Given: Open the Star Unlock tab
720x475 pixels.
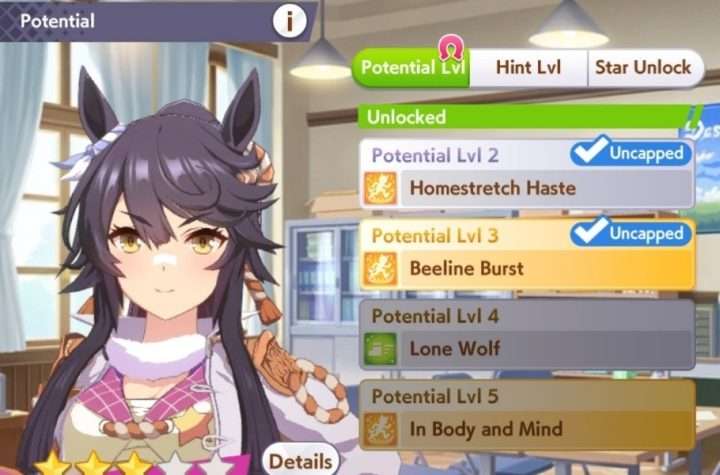Looking at the screenshot, I should point(642,68).
